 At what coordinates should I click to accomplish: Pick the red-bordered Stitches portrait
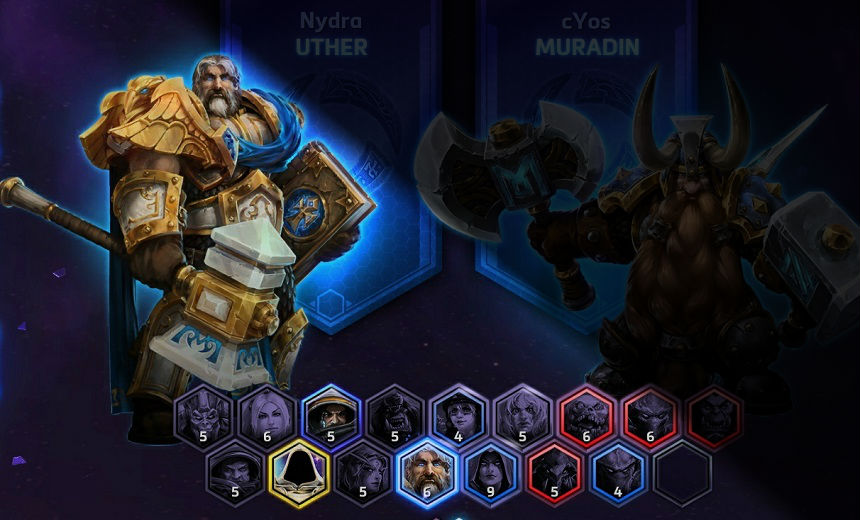coord(587,414)
